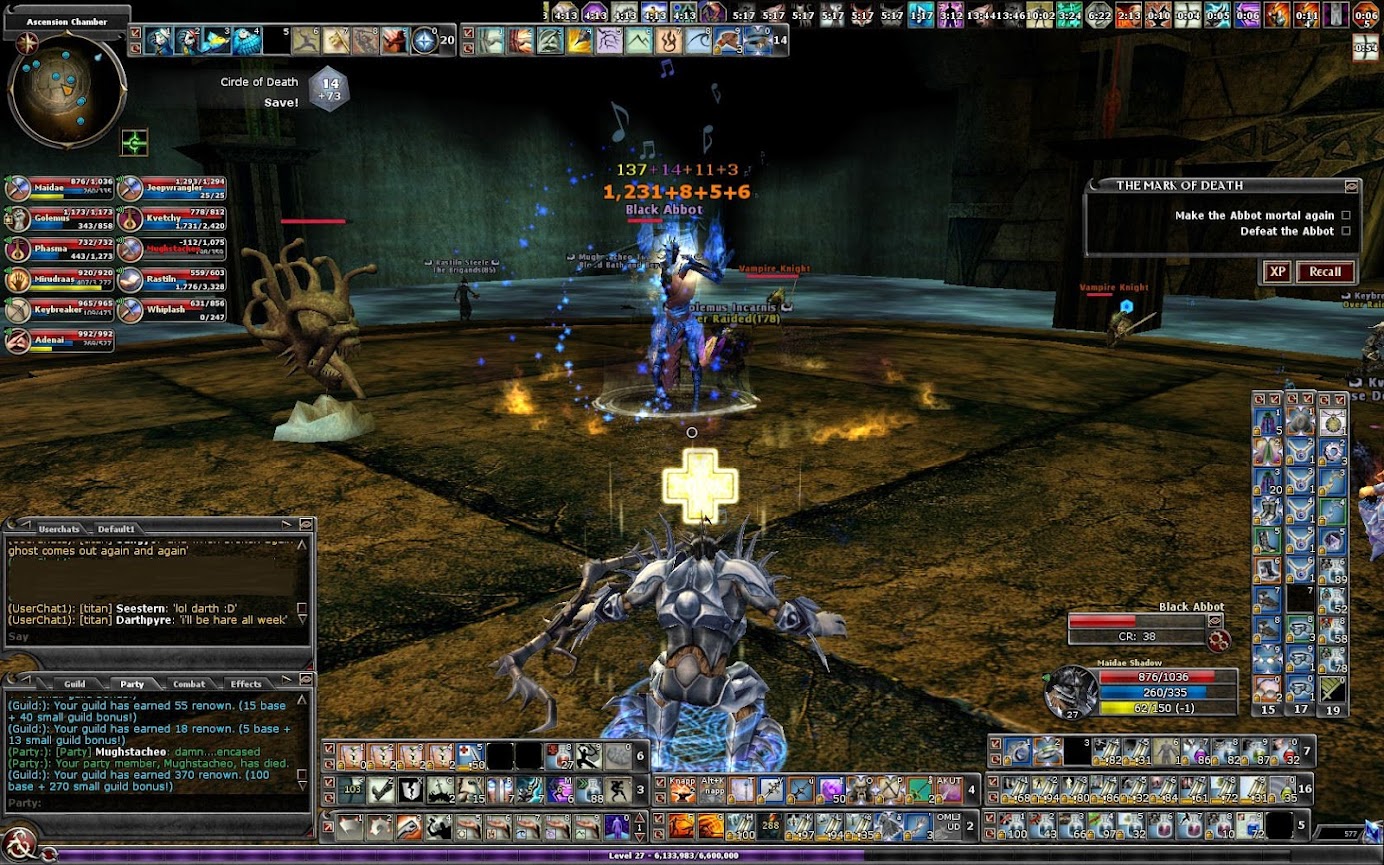
Task: Switch to the Combat chat tab
Action: tap(189, 684)
